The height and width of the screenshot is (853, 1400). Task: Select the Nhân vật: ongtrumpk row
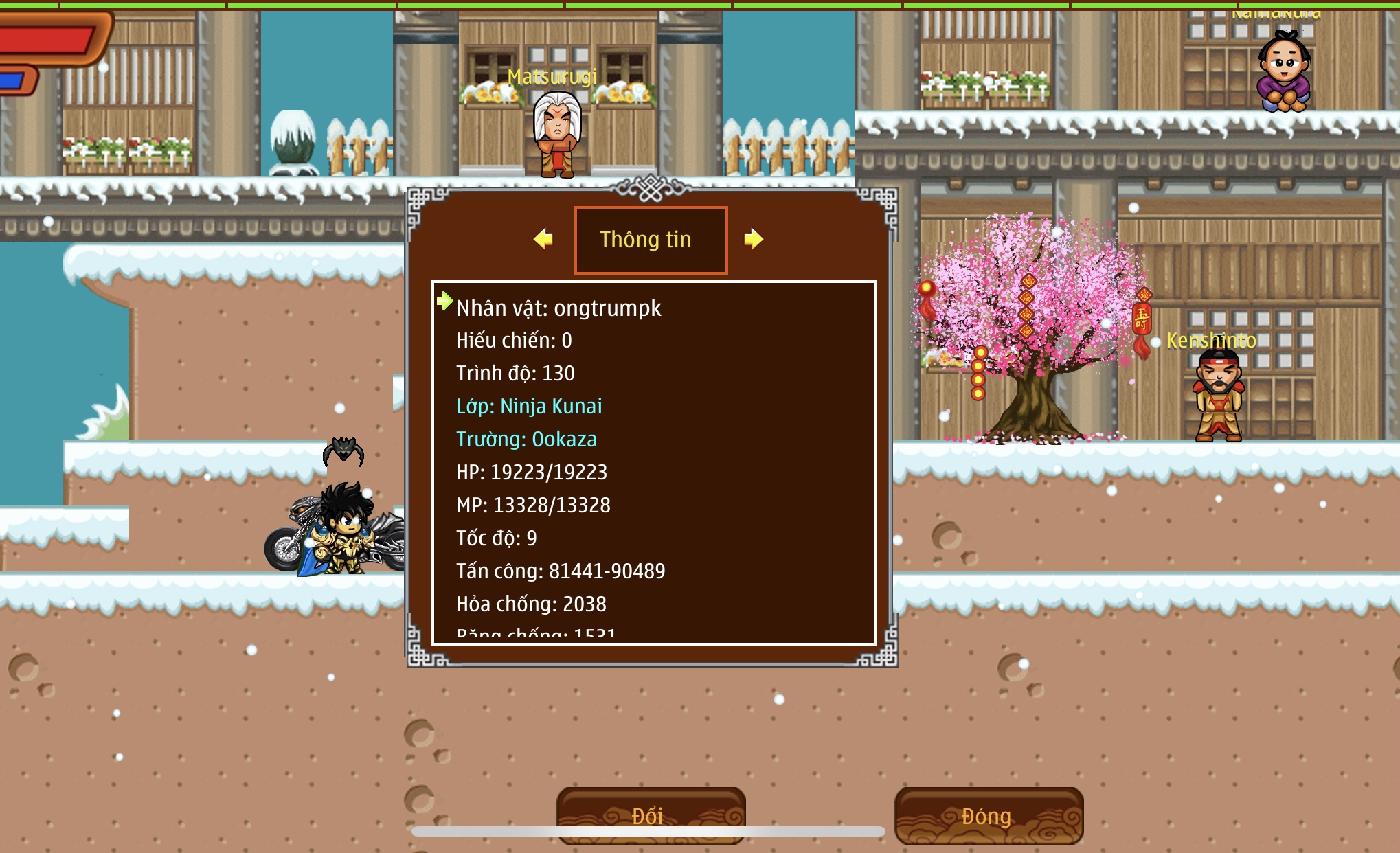[558, 308]
